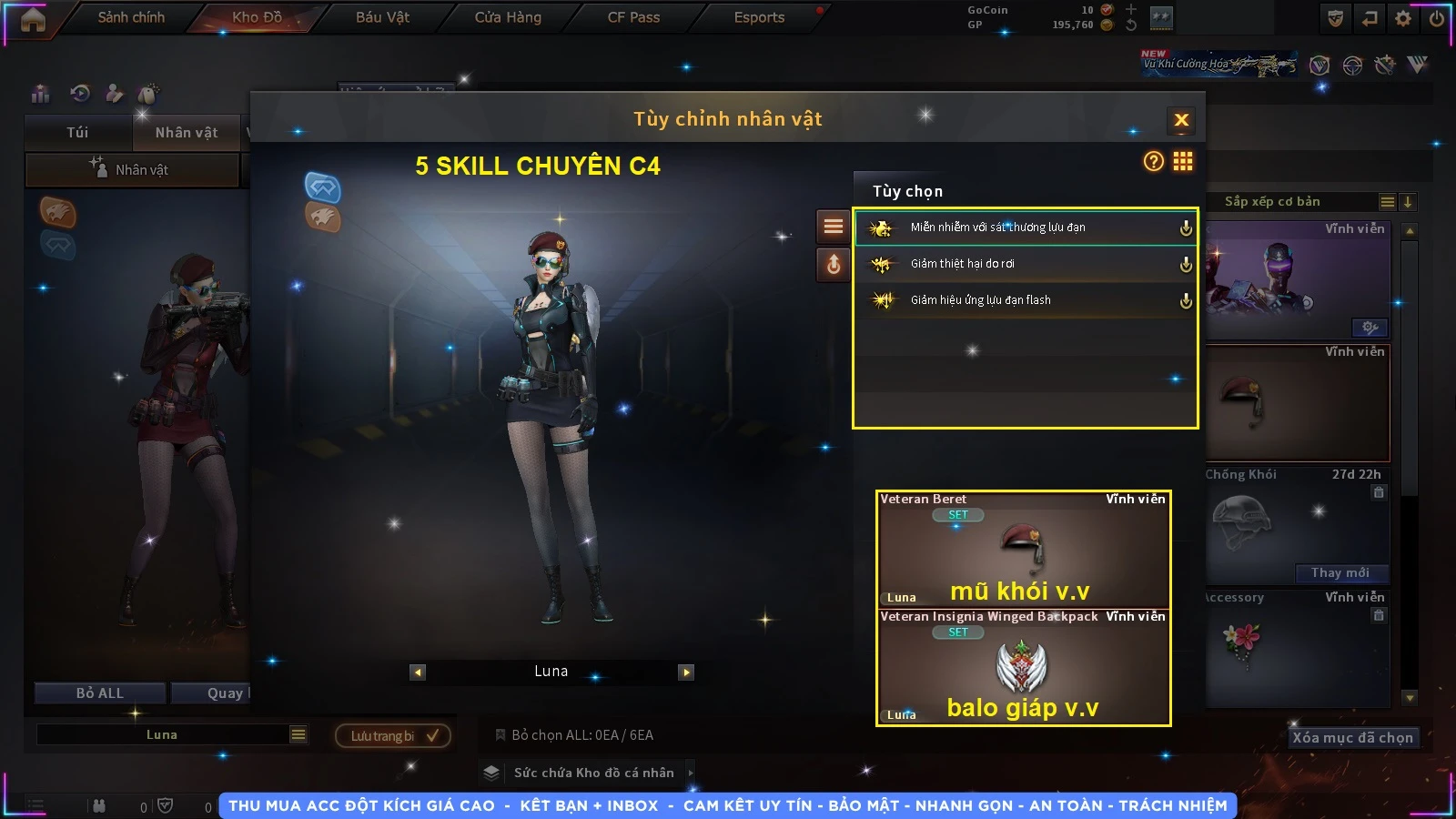Click Xóa mục đã chọn button
This screenshot has width=1456, height=819.
point(1352,738)
